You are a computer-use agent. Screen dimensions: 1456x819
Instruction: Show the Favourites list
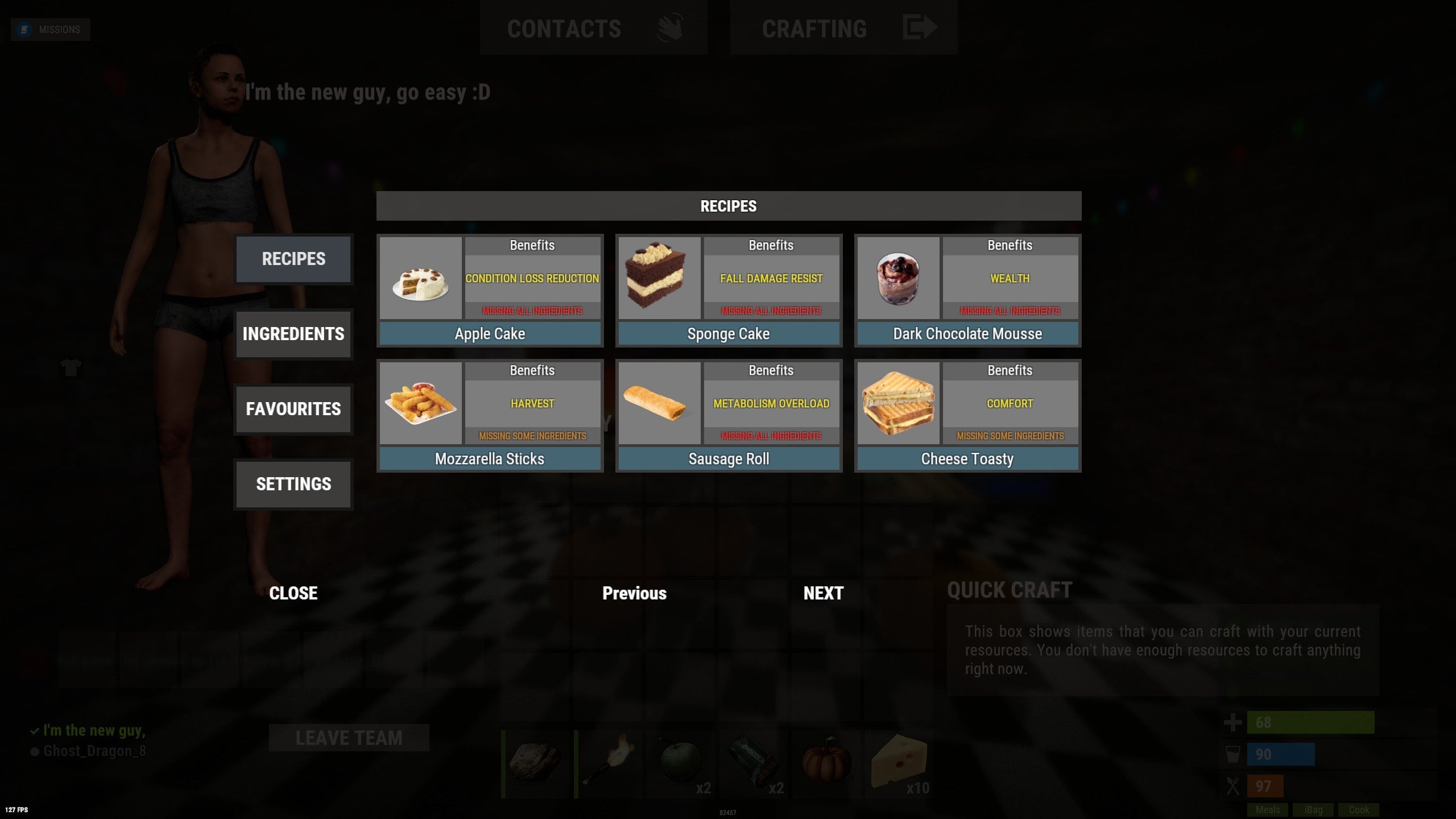coord(293,409)
